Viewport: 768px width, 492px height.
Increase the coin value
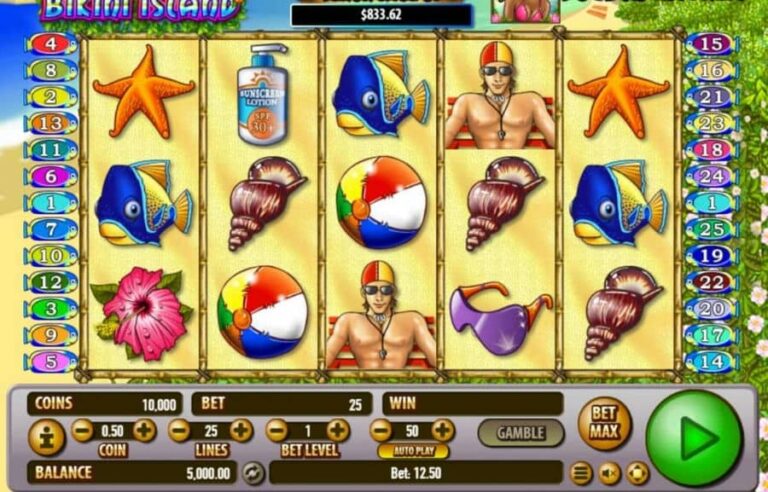tap(145, 431)
